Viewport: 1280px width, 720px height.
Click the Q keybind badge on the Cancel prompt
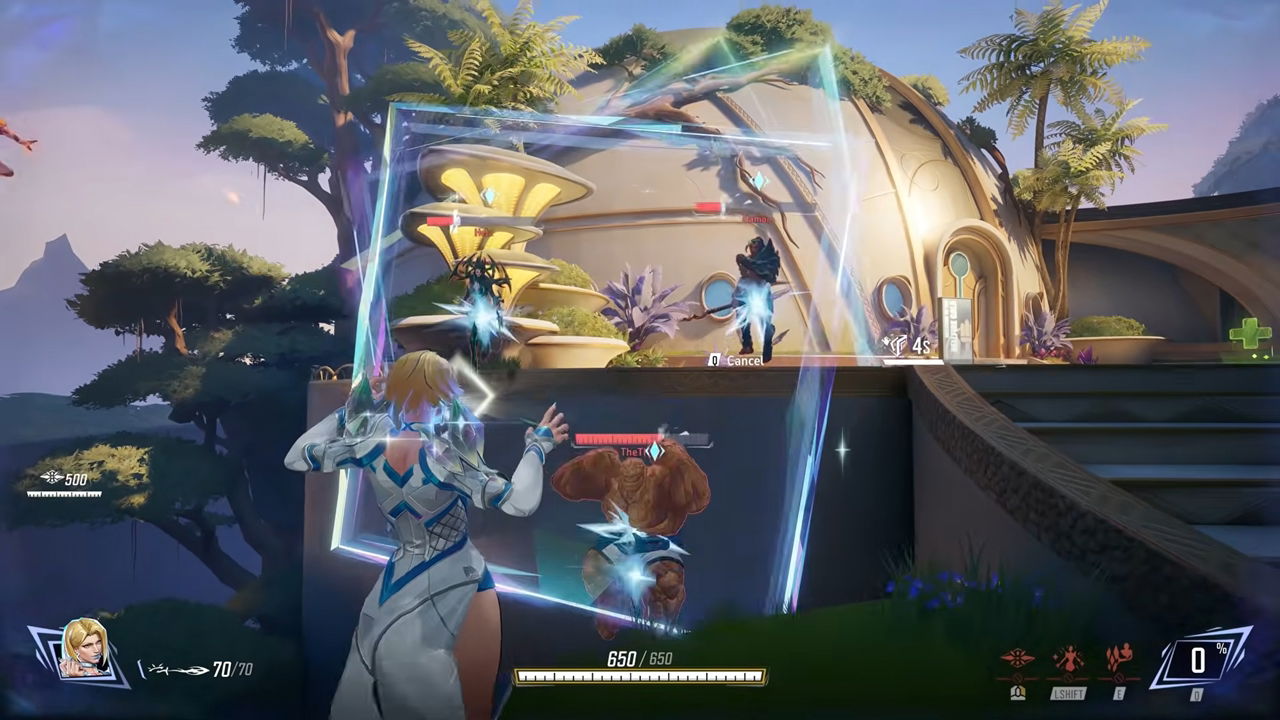(712, 360)
